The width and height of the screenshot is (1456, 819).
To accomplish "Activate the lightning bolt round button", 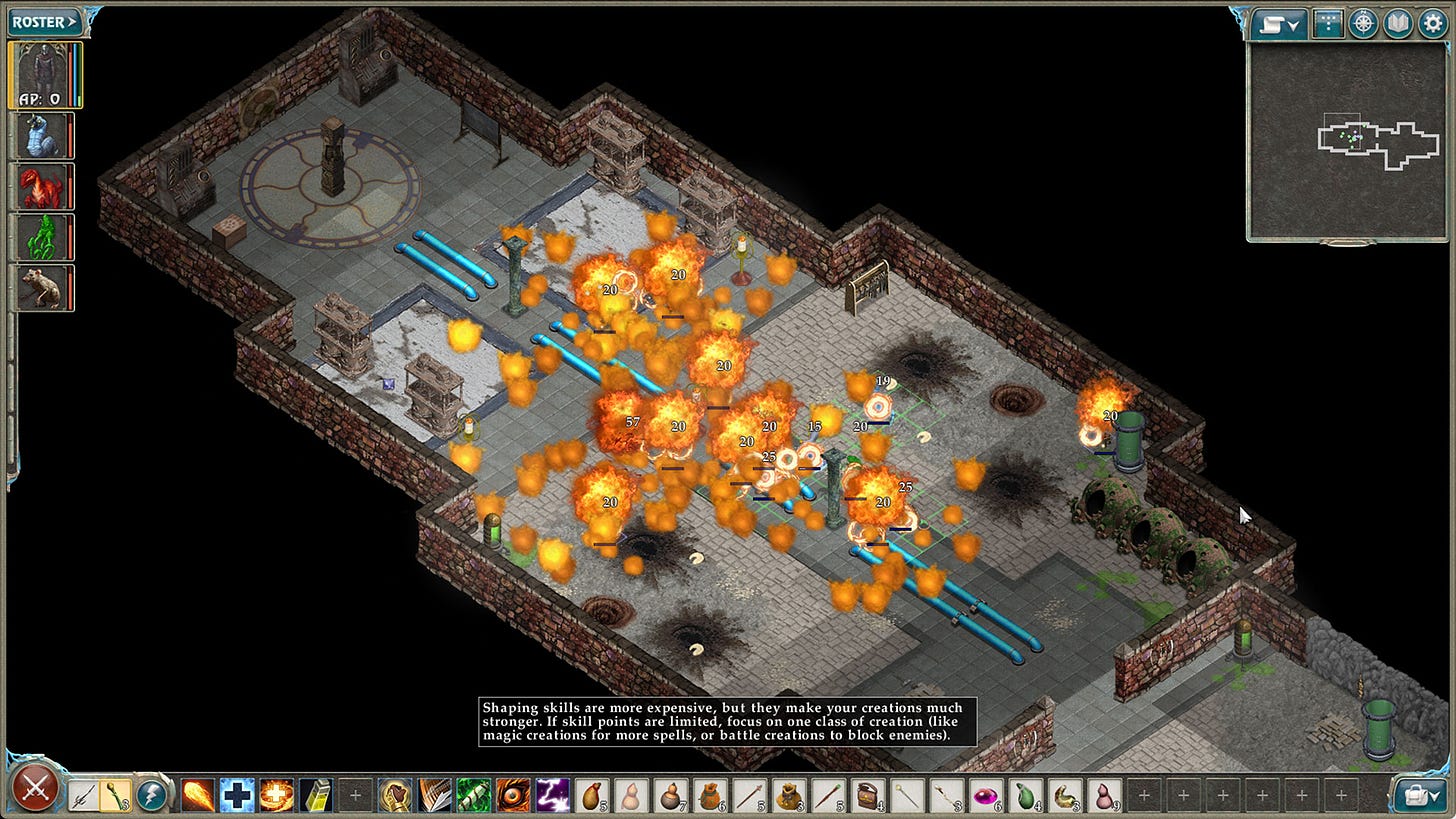I will coord(152,796).
